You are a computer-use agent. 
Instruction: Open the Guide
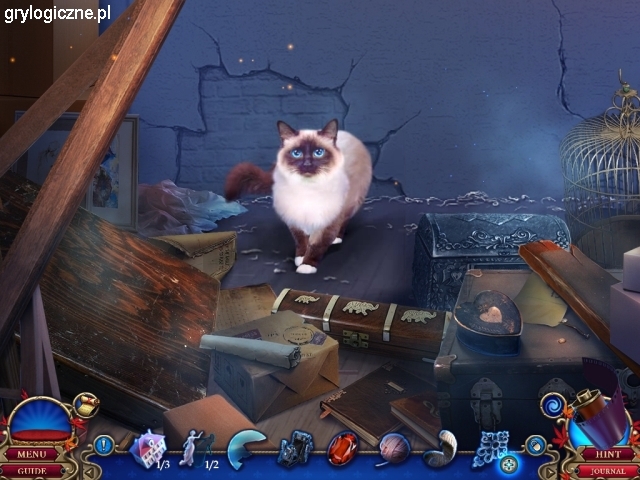tap(33, 469)
